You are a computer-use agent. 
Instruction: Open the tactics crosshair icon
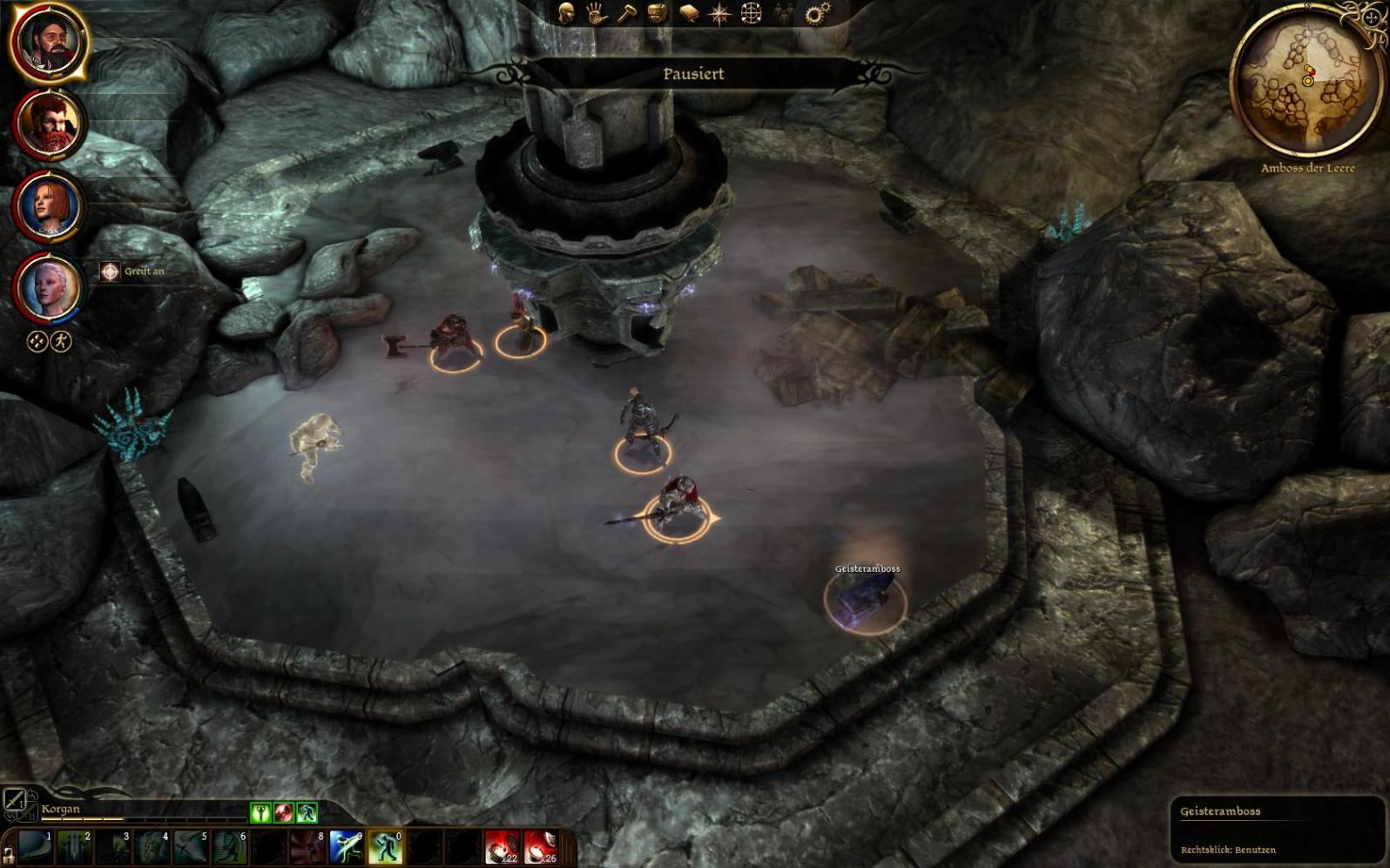[x=751, y=14]
